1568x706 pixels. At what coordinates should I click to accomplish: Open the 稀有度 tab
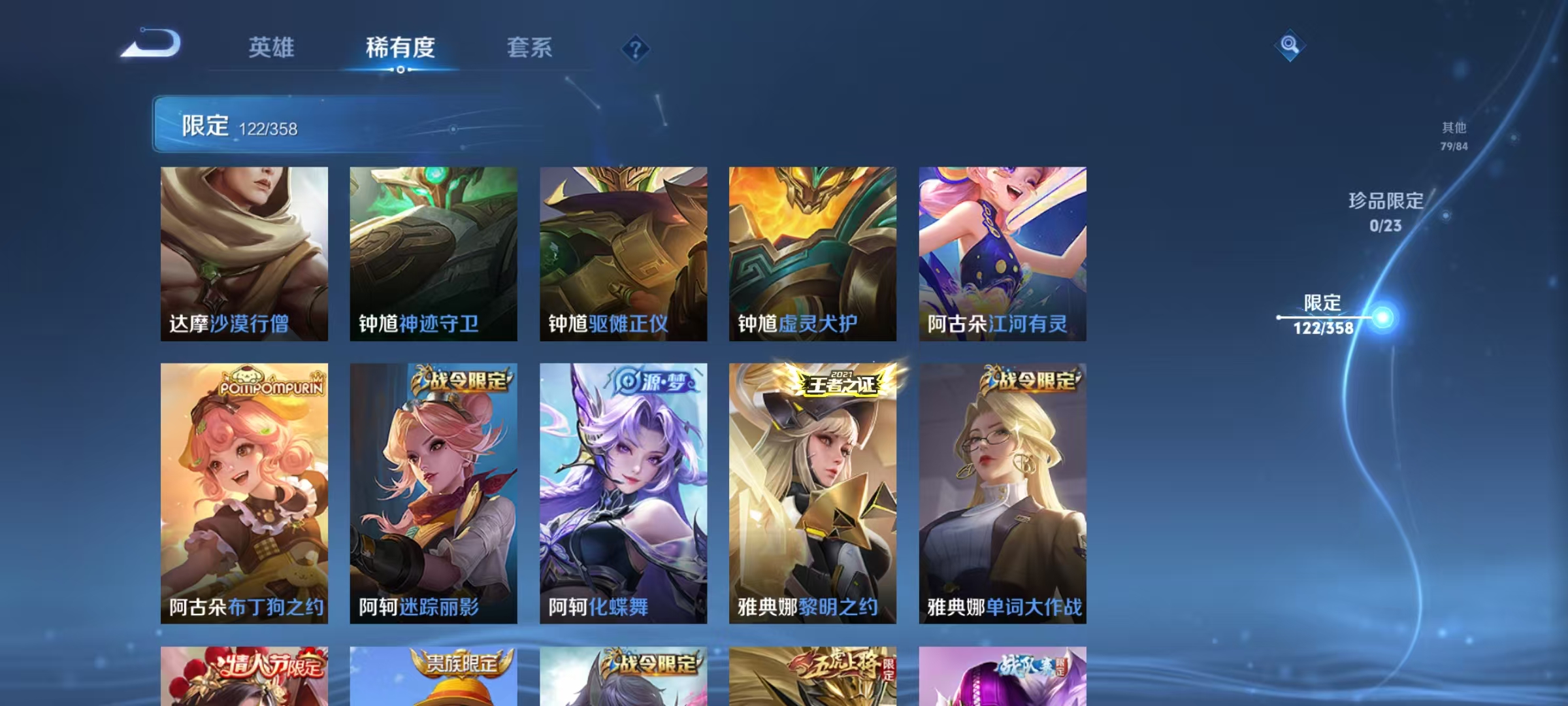point(400,48)
